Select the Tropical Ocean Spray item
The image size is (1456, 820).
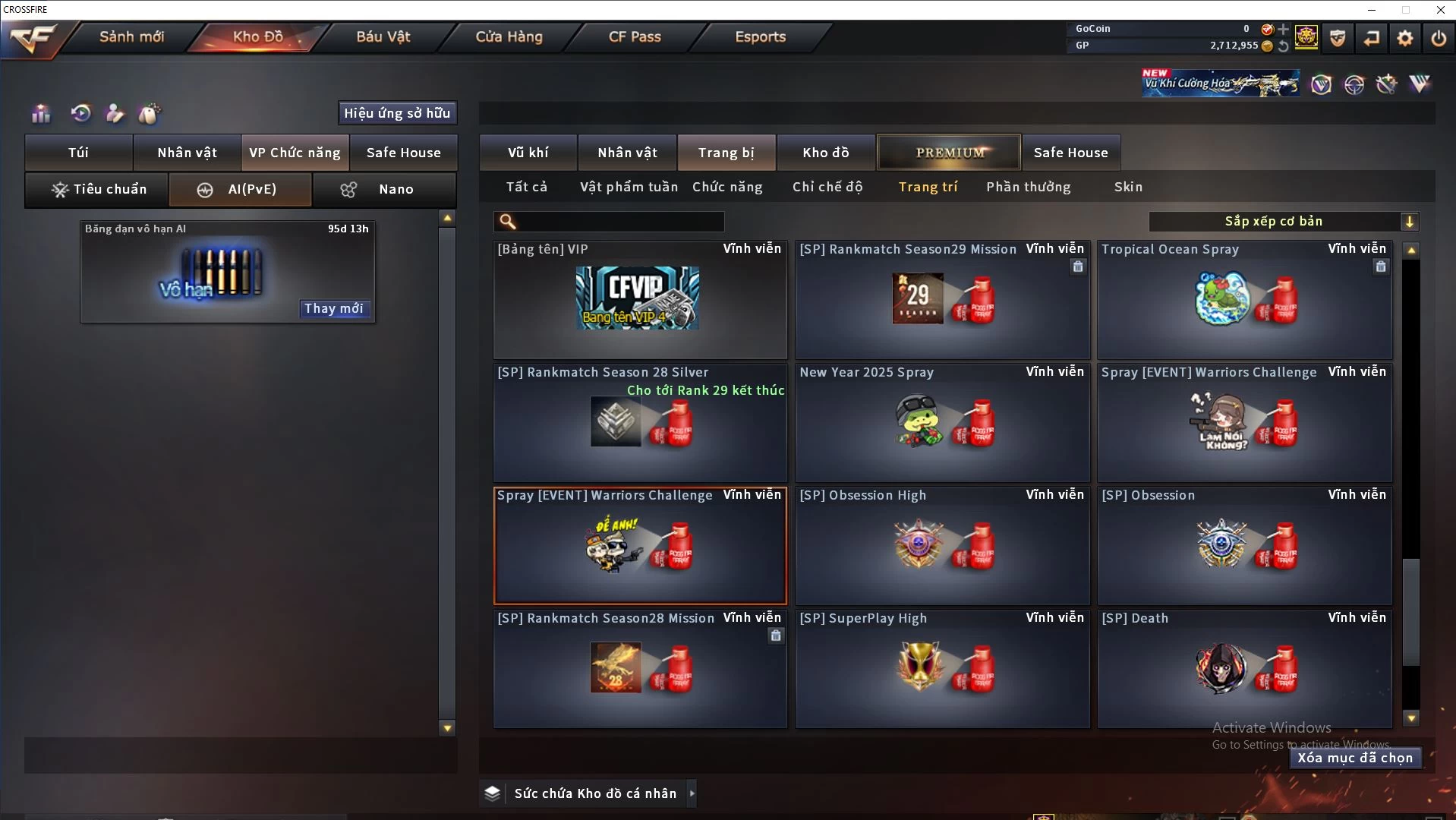pyautogui.click(x=1244, y=299)
